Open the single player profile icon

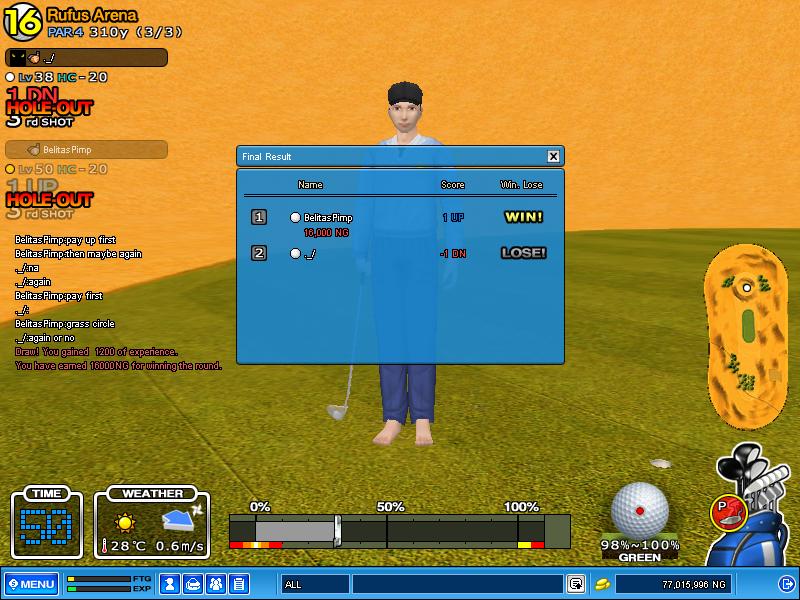(x=170, y=584)
